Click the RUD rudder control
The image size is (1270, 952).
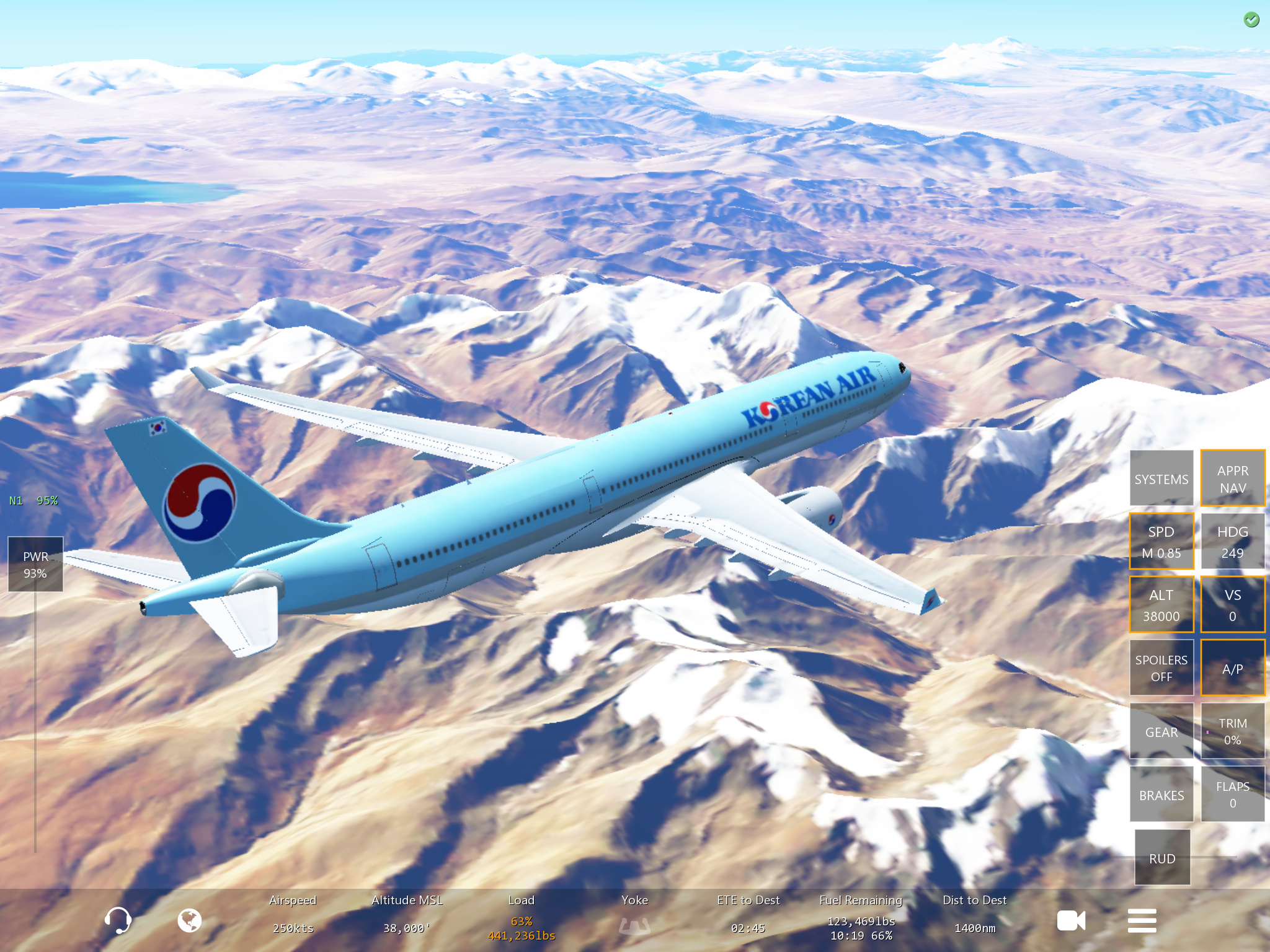1162,858
